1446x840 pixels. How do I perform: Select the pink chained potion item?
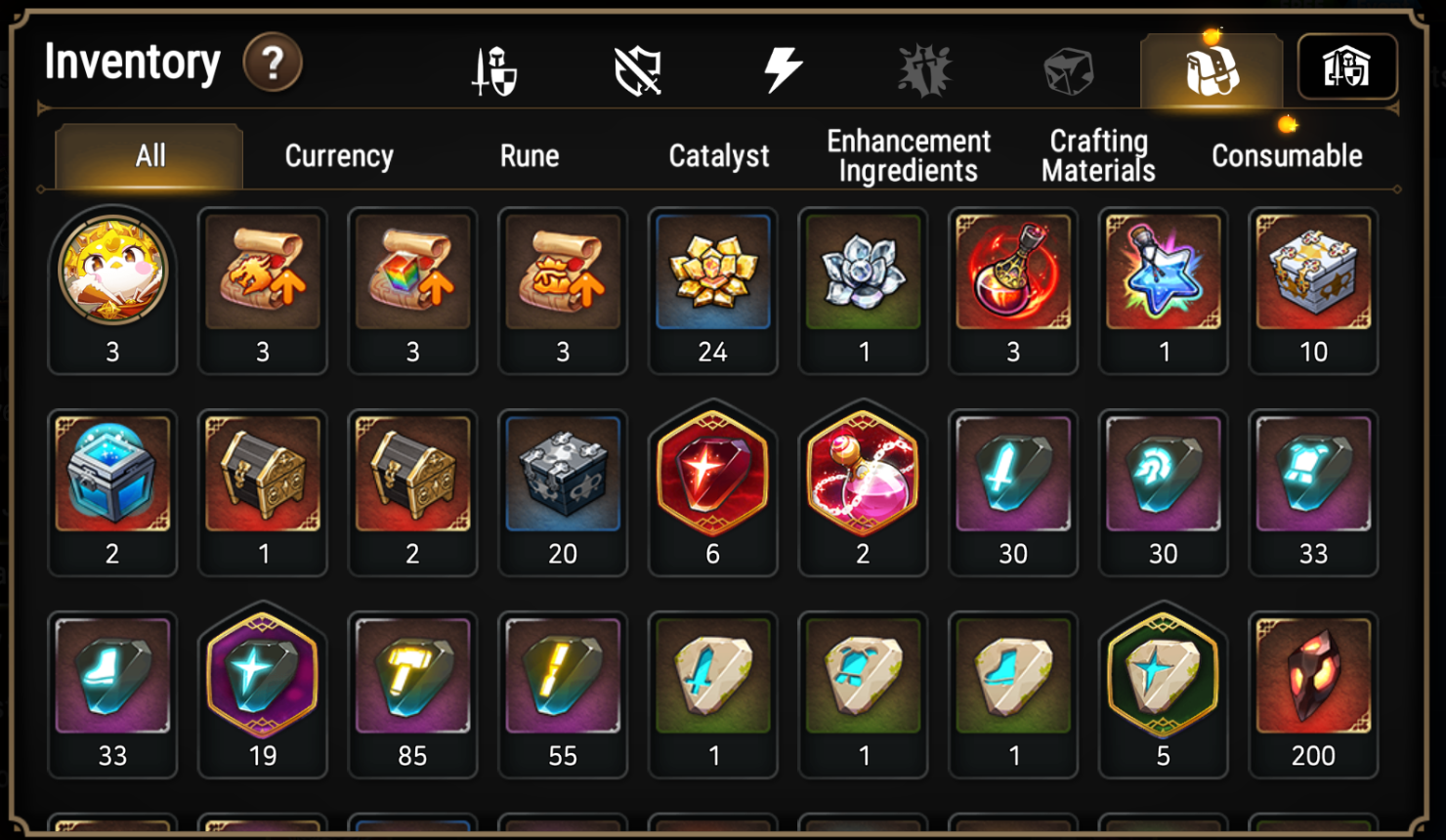pos(863,477)
